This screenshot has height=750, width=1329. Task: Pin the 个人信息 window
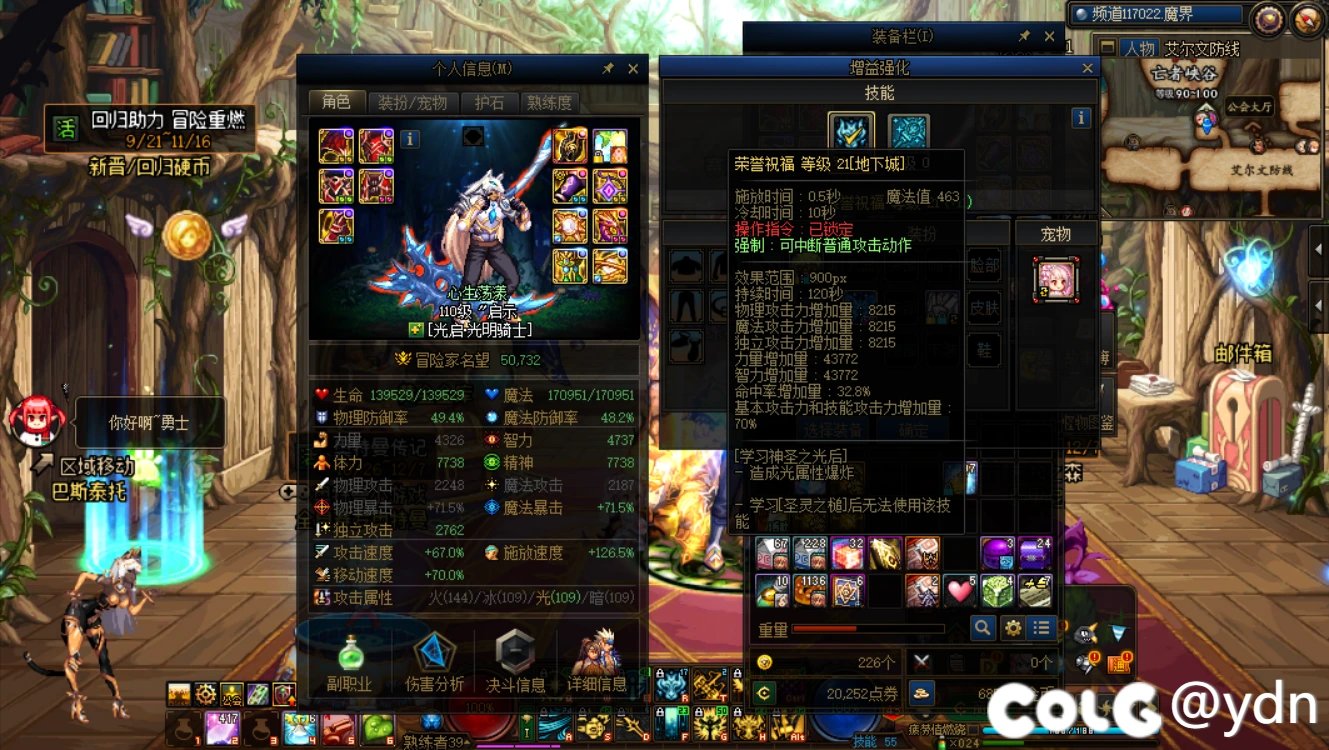click(x=610, y=69)
